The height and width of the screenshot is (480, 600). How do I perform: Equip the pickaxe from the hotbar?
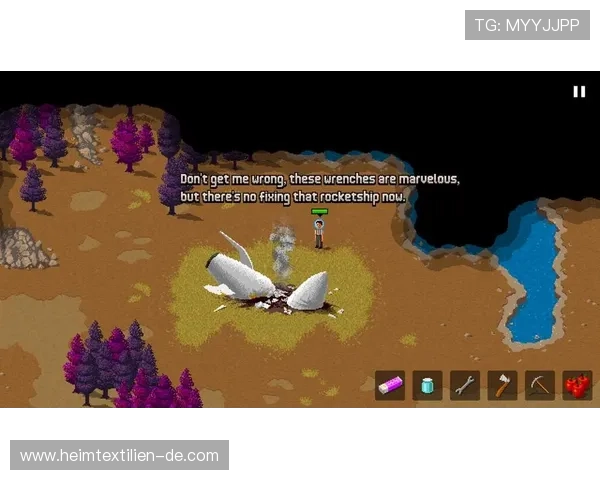[540, 385]
